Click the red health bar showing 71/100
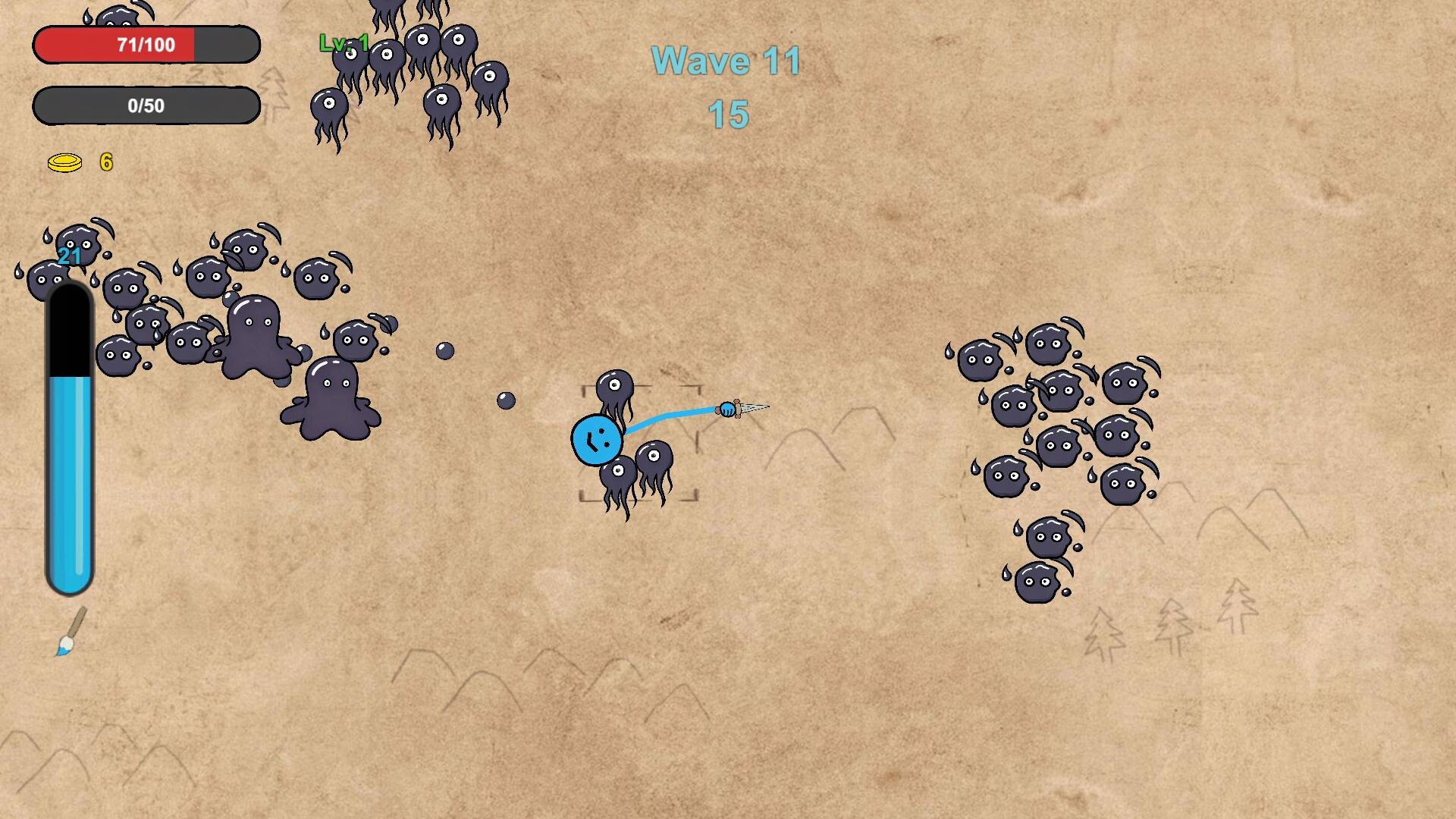 click(x=146, y=45)
